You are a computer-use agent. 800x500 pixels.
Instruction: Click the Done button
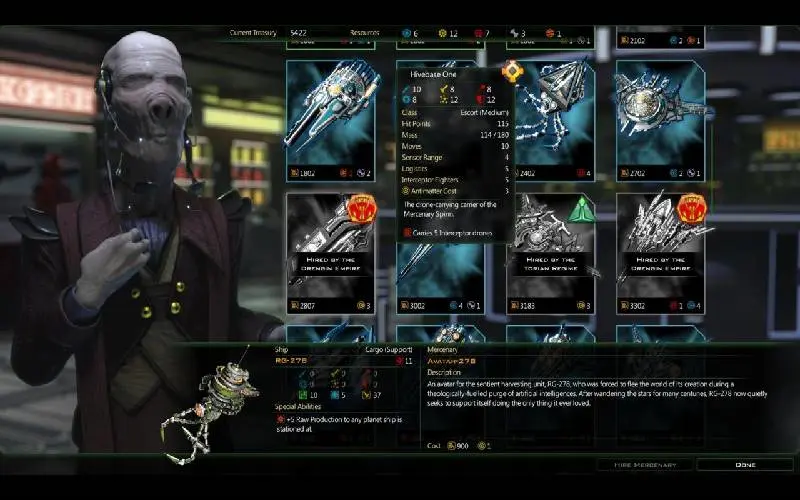[744, 465]
